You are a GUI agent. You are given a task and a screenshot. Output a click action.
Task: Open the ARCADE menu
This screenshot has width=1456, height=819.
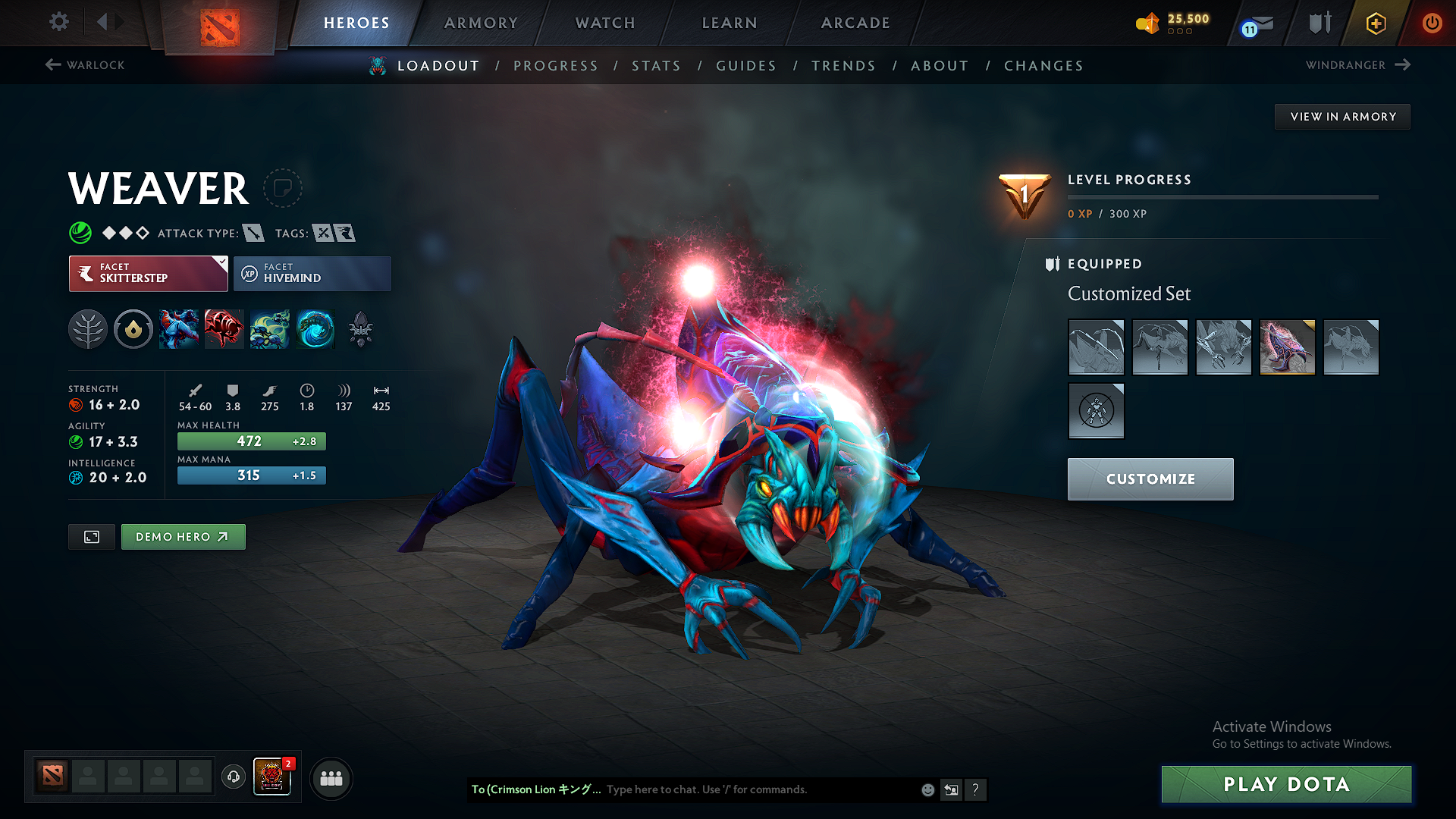855,23
